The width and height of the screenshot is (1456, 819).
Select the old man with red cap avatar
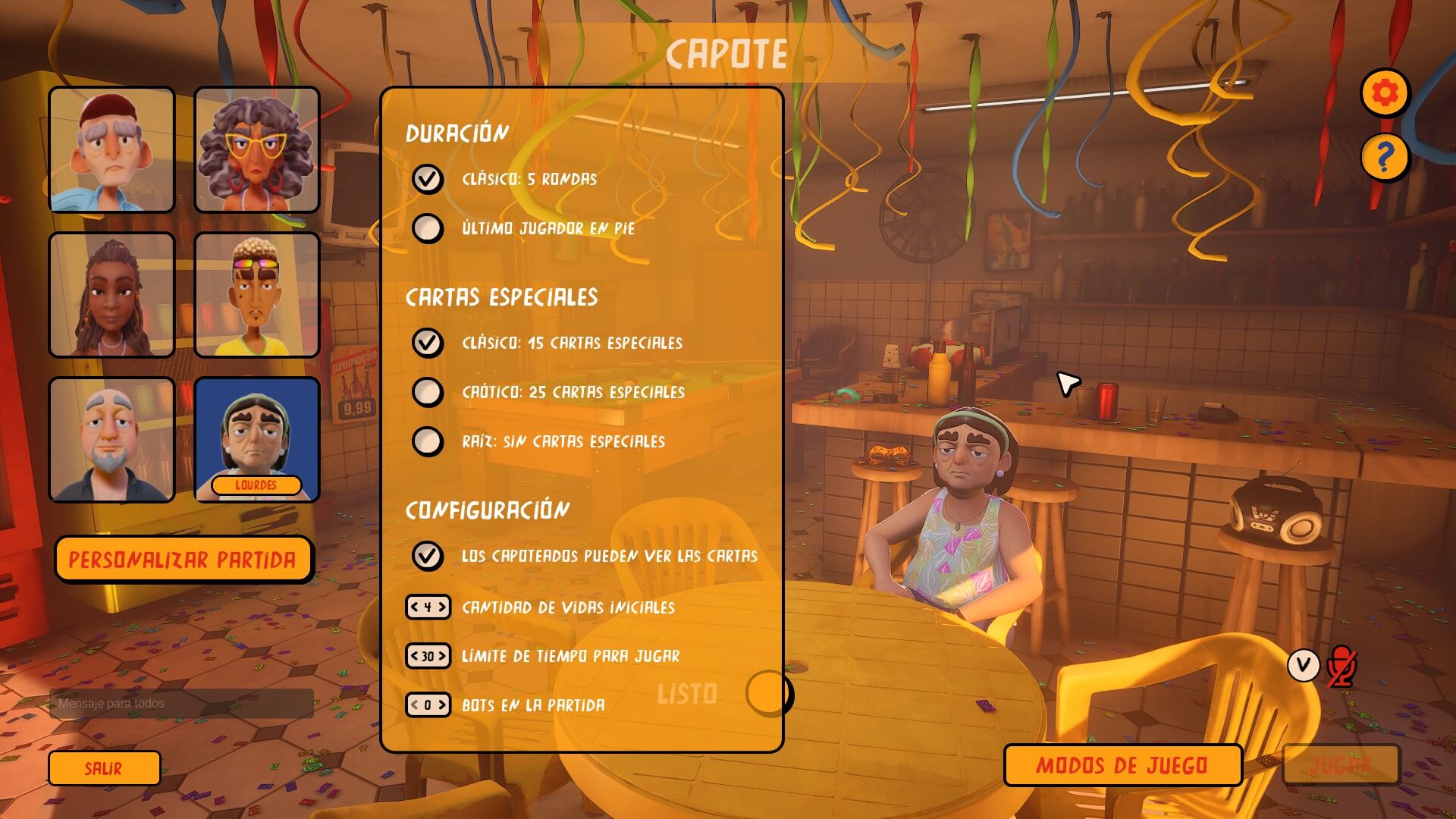[x=112, y=149]
